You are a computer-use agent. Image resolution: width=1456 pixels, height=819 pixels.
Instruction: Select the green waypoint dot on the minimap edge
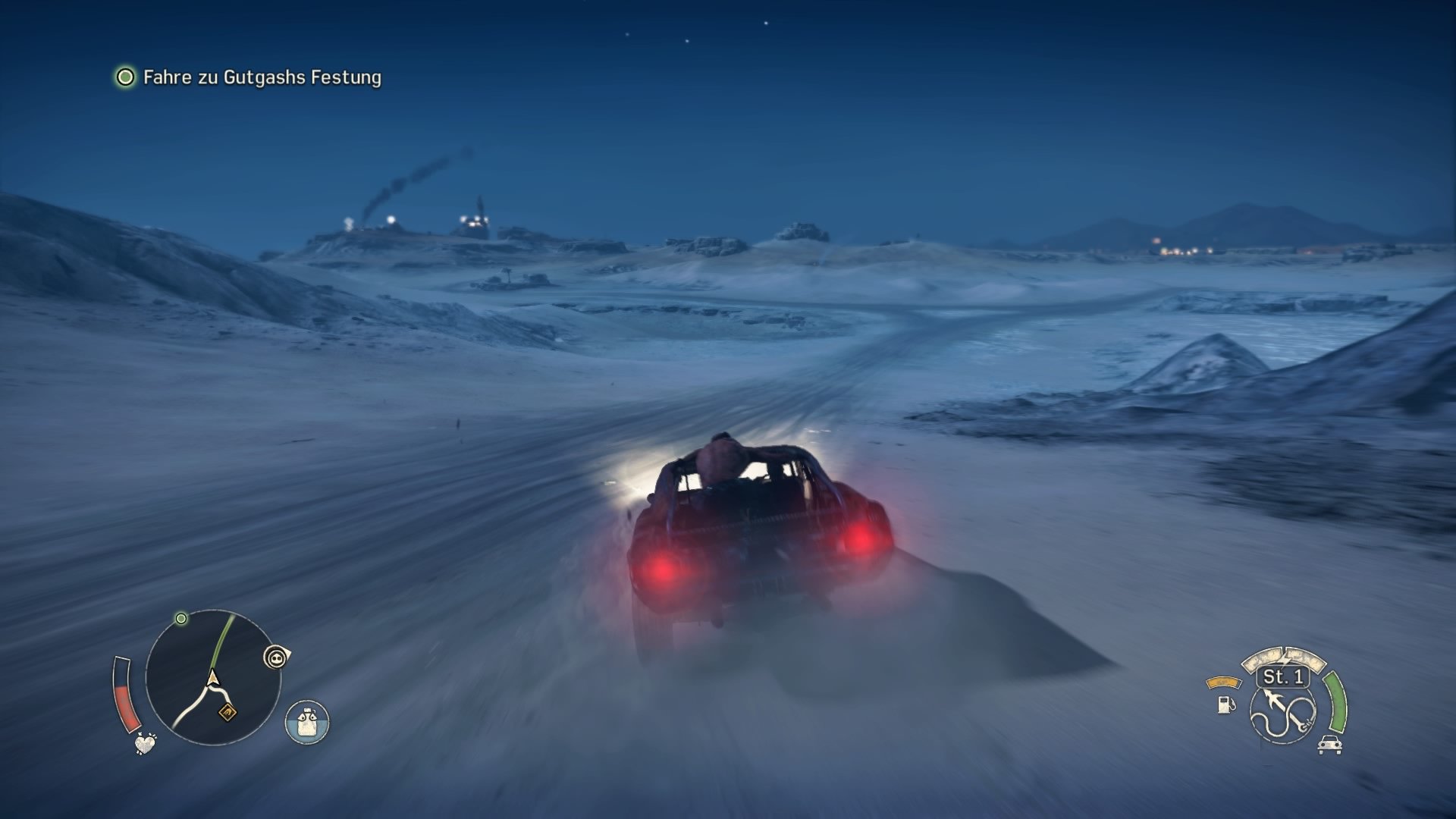[182, 618]
